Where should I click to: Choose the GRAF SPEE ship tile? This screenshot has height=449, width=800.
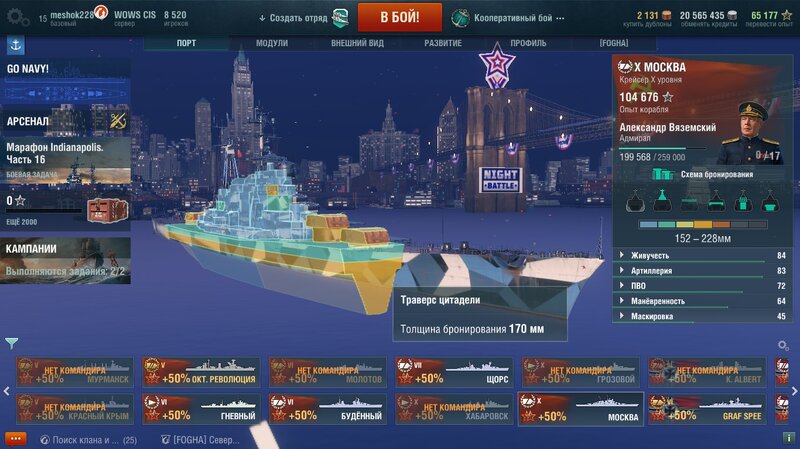click(706, 408)
